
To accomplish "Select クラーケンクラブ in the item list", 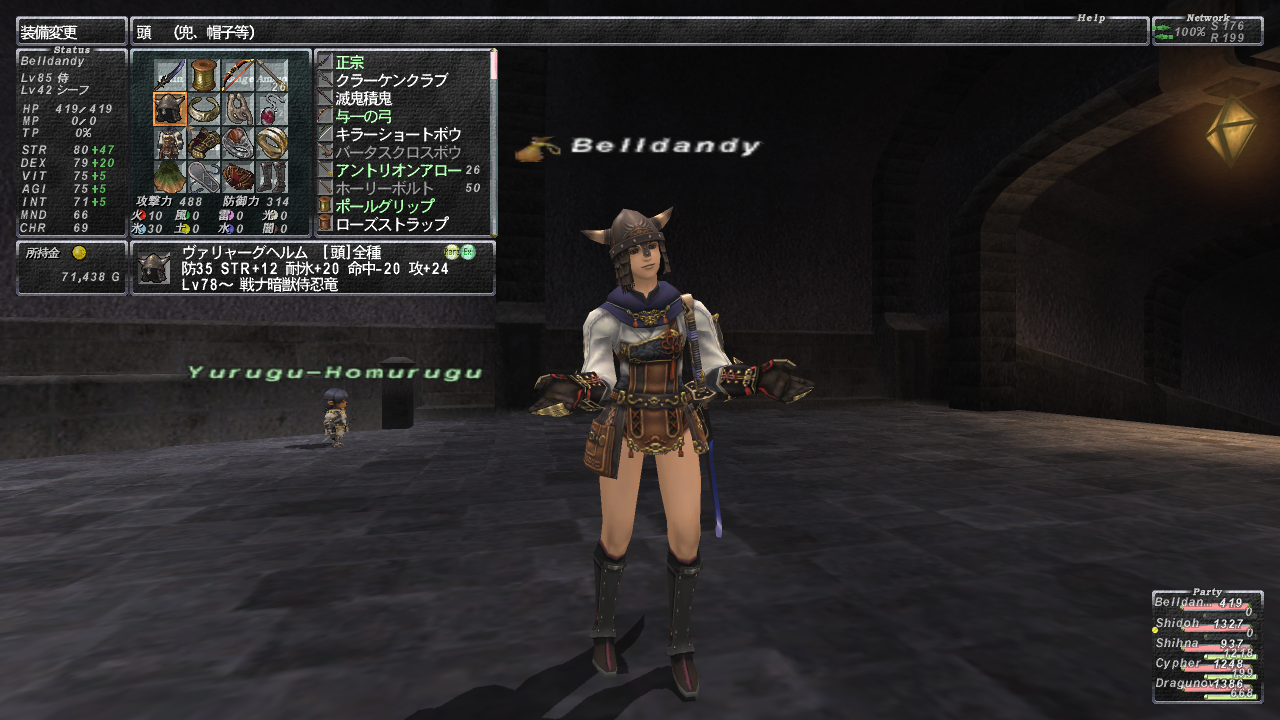I will click(x=391, y=80).
